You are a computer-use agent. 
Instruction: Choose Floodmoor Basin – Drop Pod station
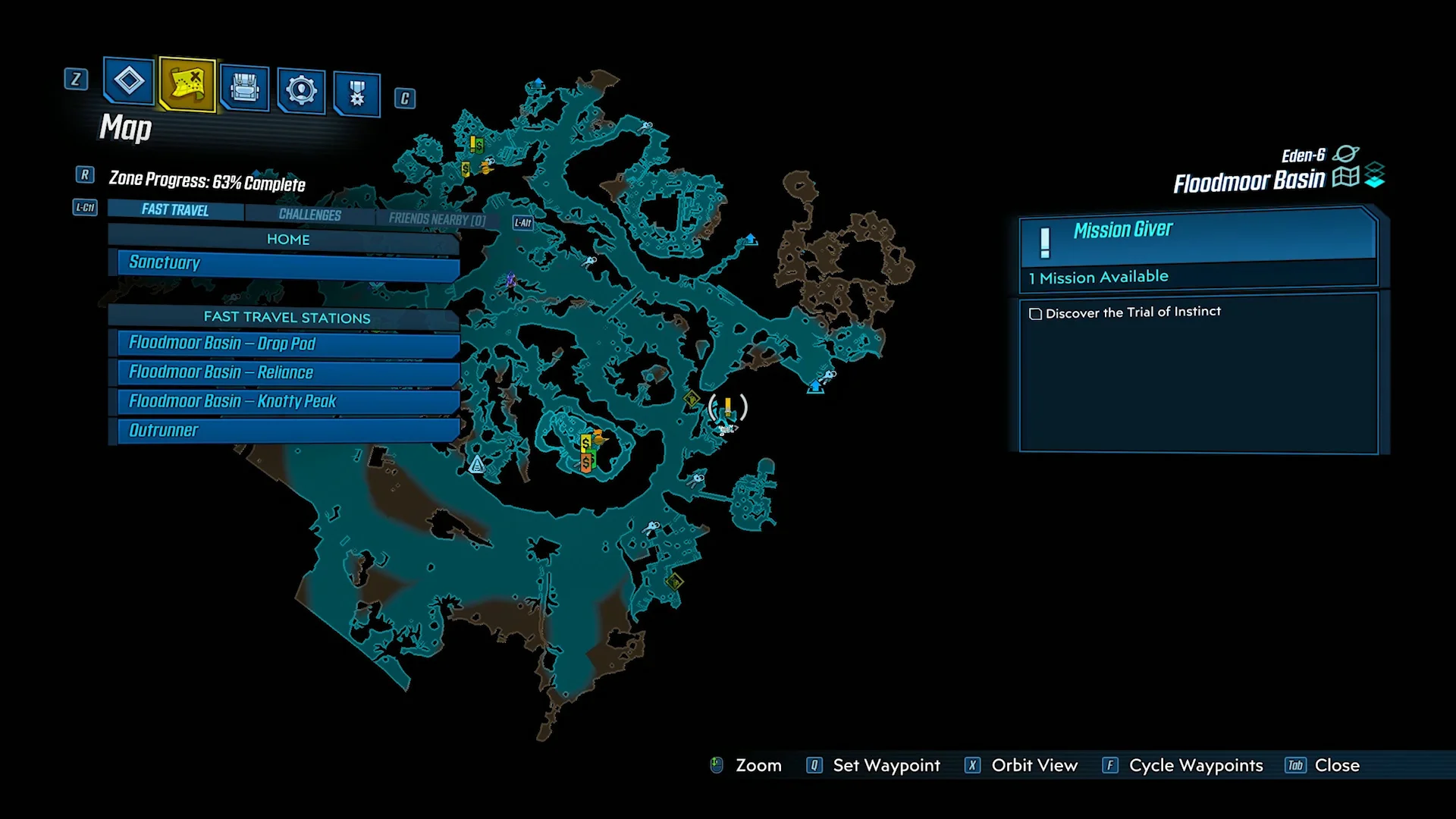click(288, 344)
